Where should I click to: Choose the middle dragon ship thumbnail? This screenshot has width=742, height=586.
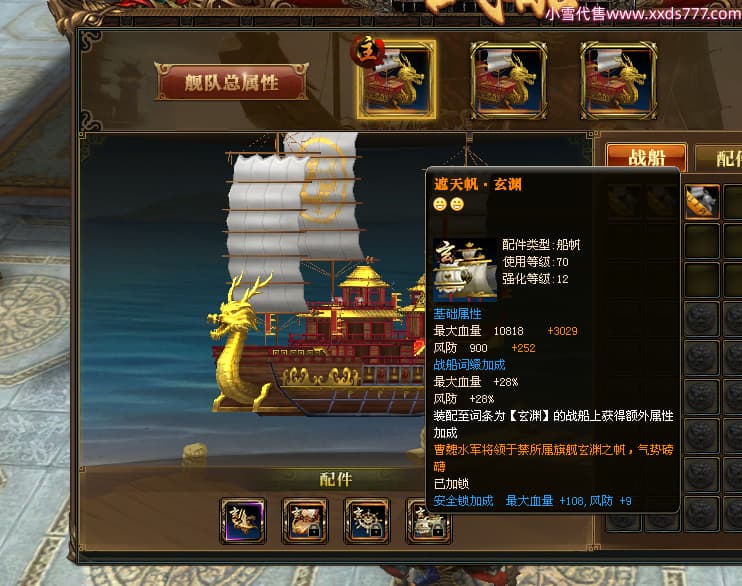pyautogui.click(x=508, y=79)
